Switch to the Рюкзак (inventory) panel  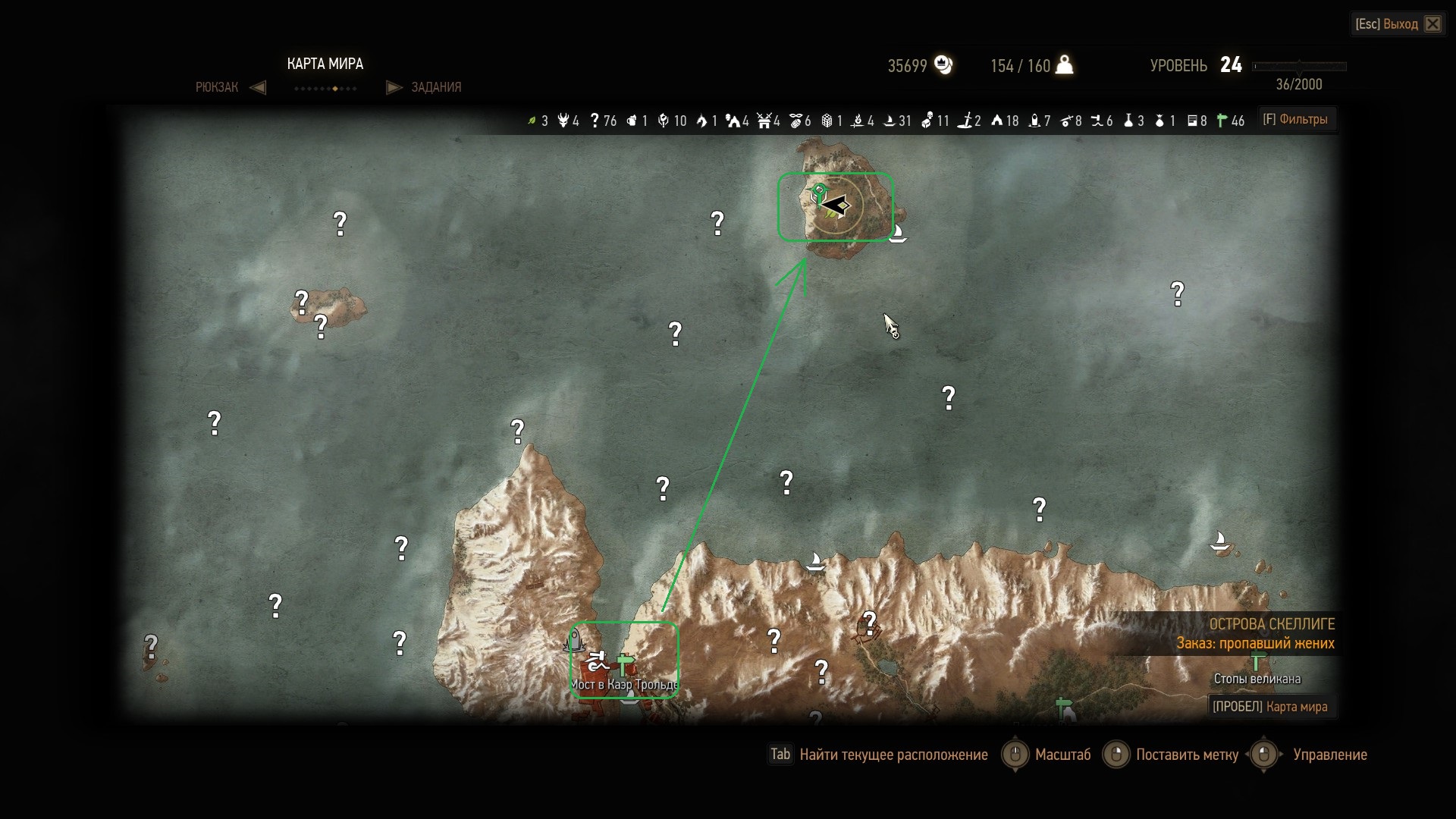coord(217,87)
